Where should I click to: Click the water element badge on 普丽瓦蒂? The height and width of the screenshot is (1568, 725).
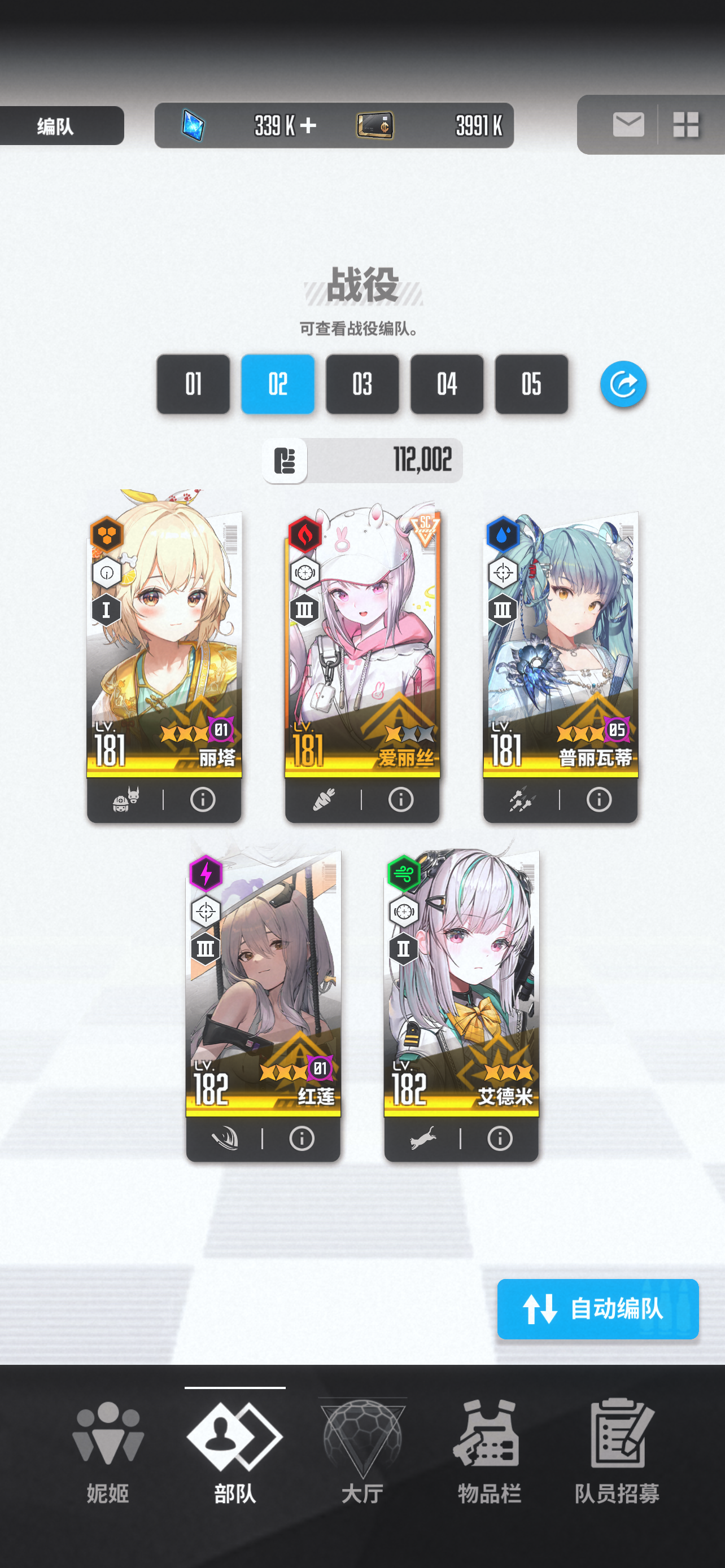click(x=504, y=536)
